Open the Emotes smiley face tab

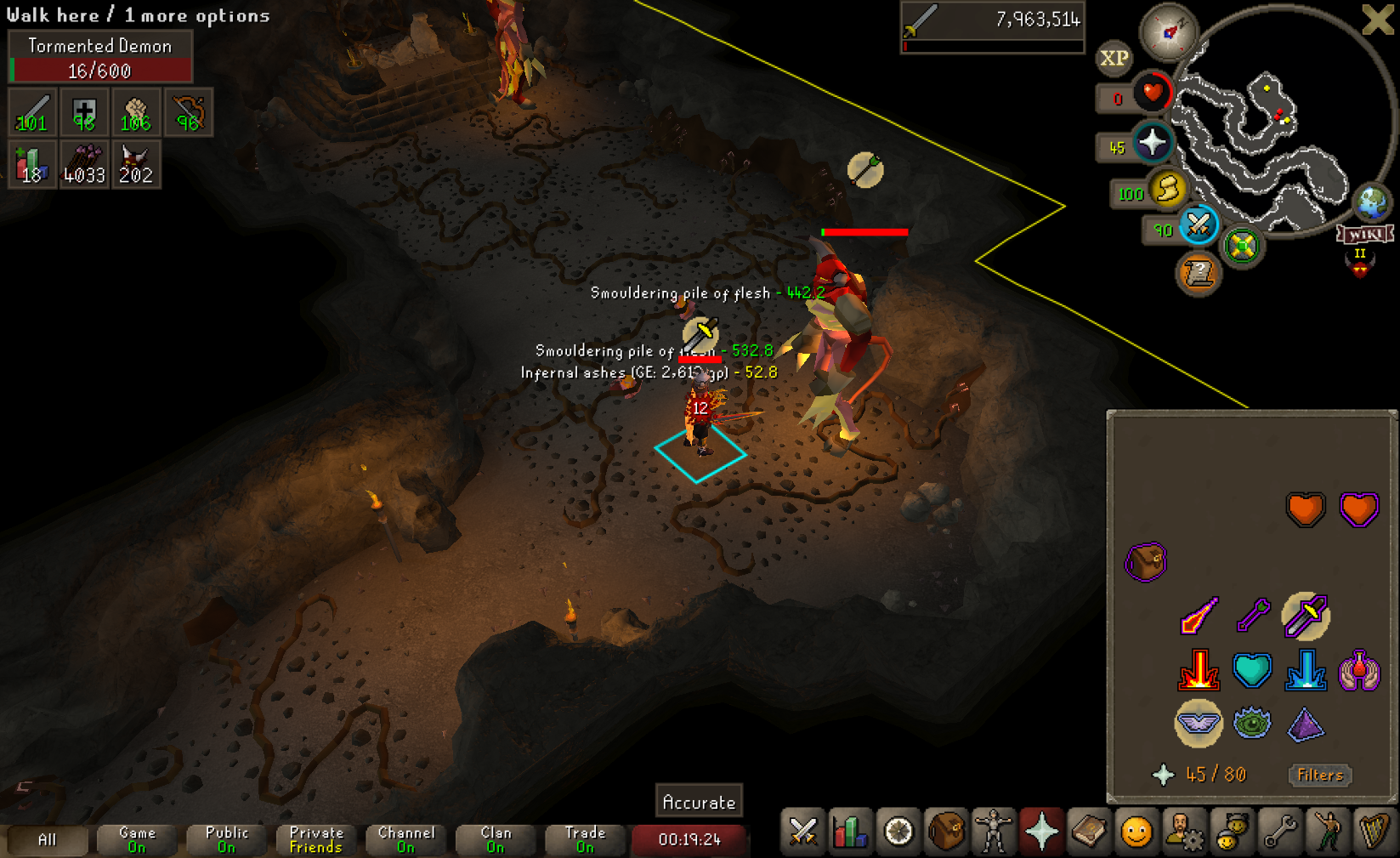(1136, 832)
